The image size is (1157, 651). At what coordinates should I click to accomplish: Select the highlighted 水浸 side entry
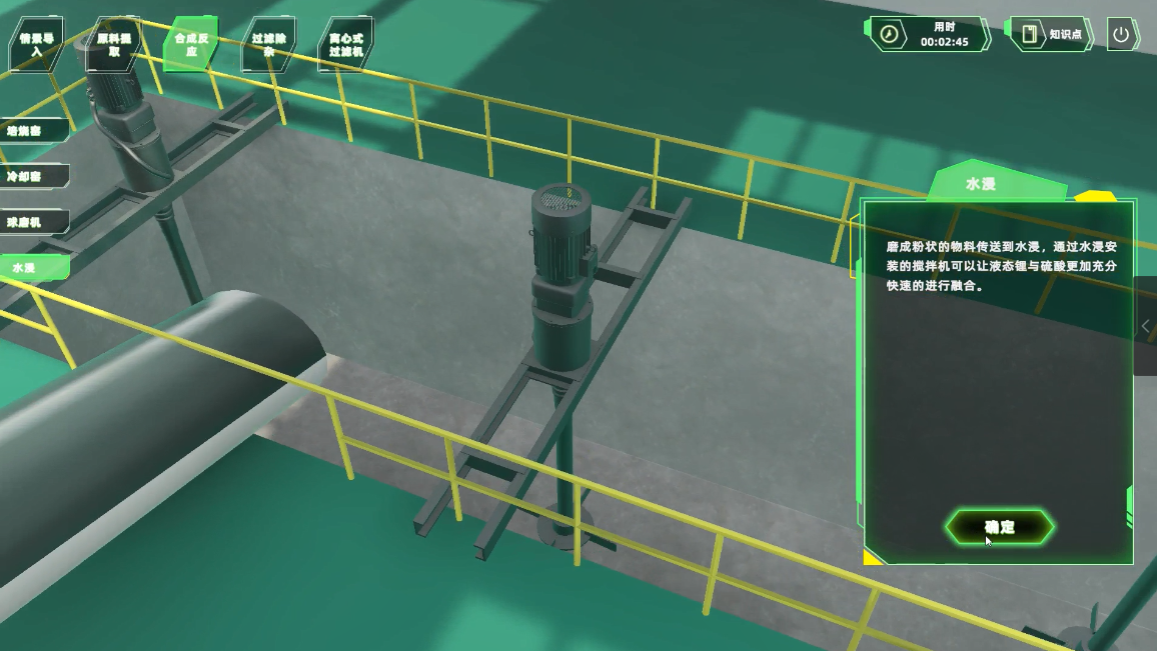point(30,268)
